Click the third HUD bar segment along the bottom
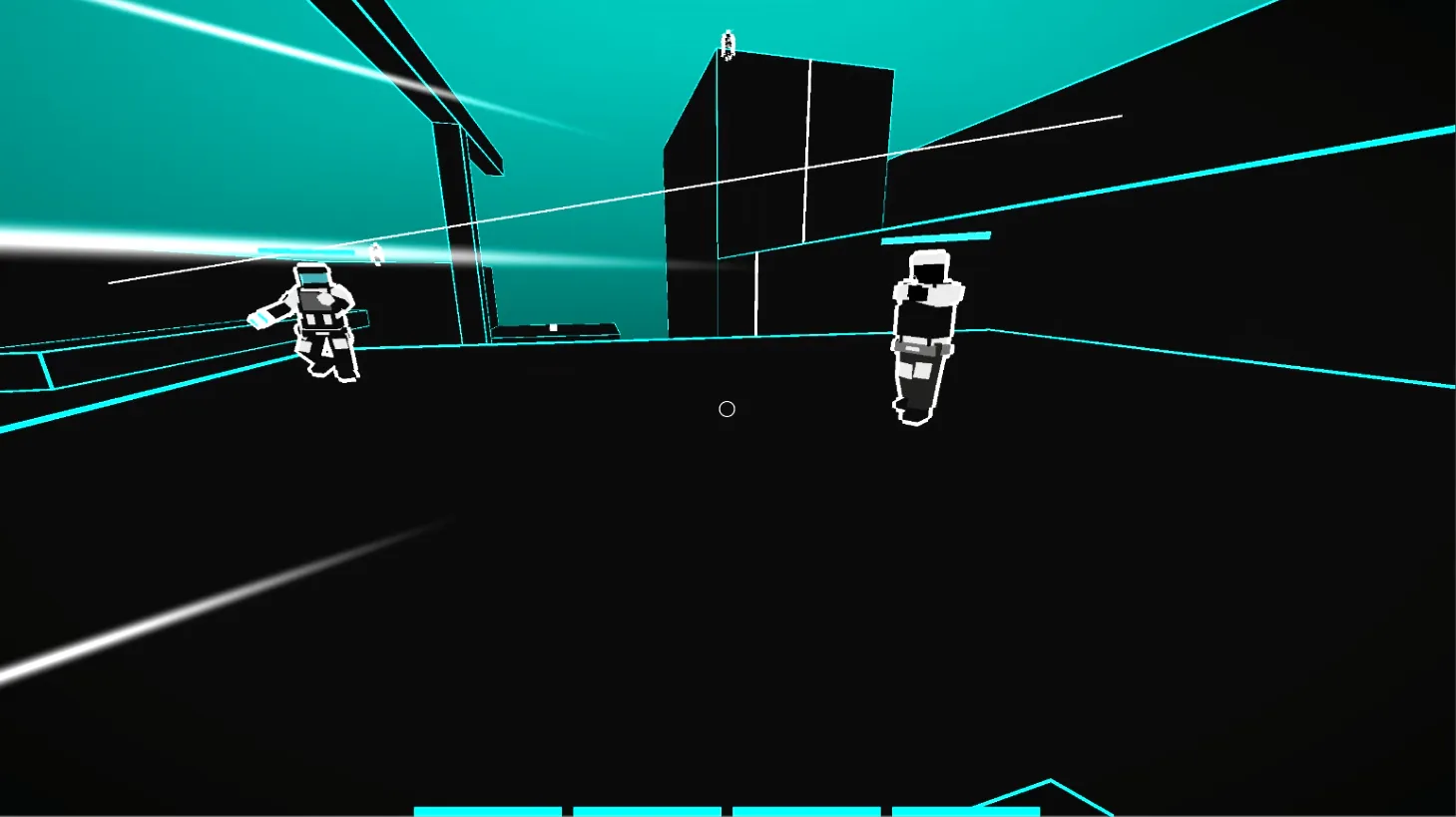The height and width of the screenshot is (817, 1456). [x=803, y=809]
